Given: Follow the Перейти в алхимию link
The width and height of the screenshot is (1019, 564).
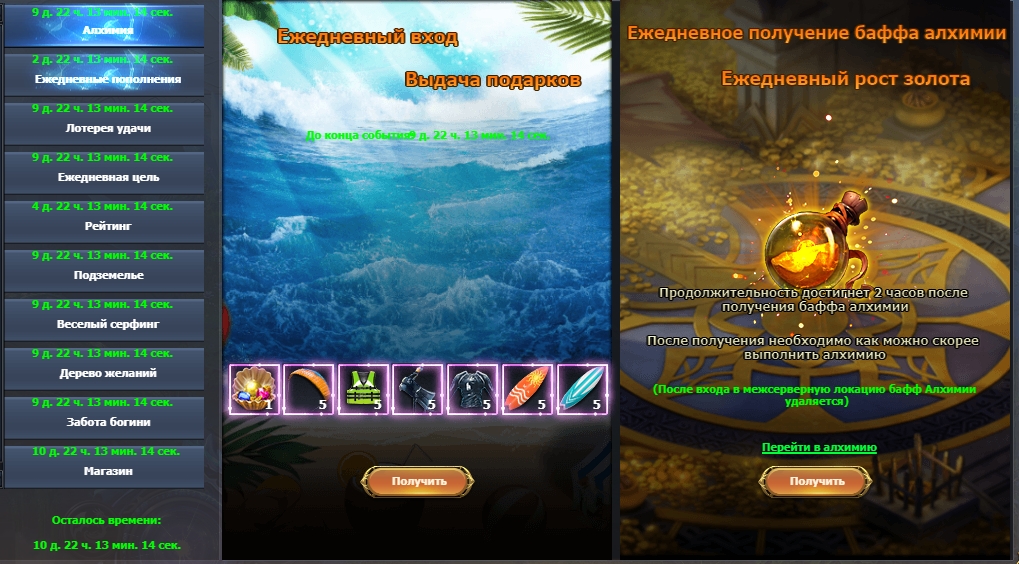Looking at the screenshot, I should 819,447.
